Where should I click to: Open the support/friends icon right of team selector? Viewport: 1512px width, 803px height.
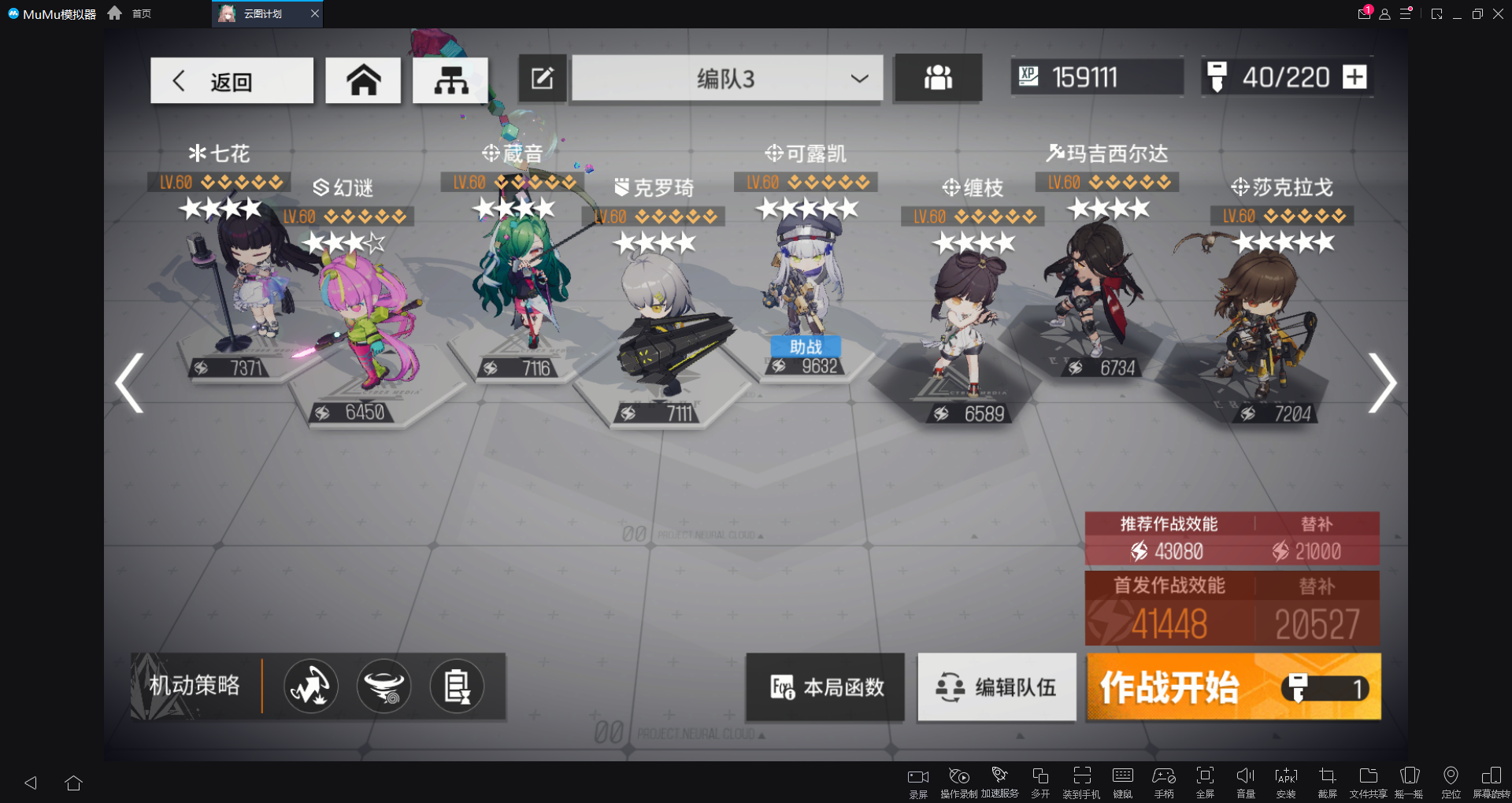pos(937,78)
